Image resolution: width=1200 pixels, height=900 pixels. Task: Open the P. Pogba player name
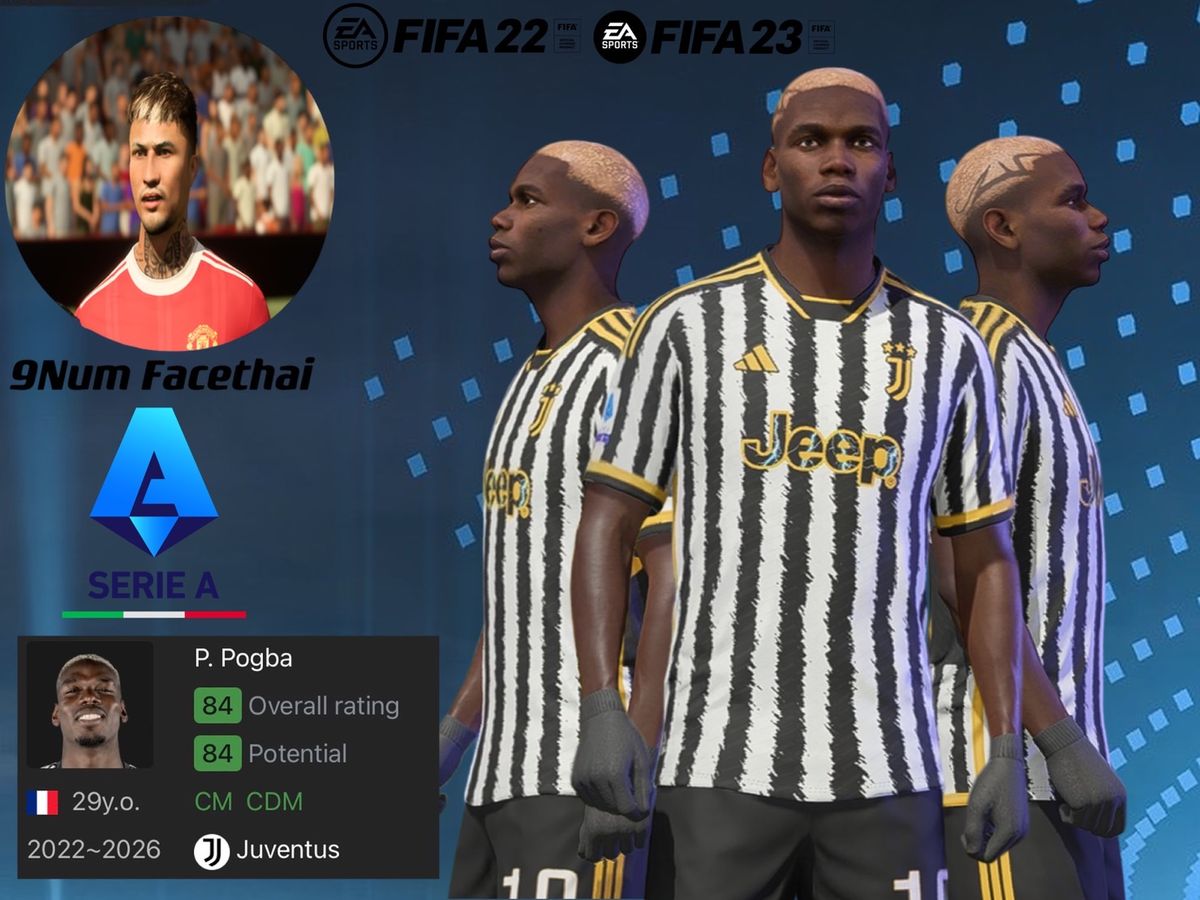[x=243, y=659]
